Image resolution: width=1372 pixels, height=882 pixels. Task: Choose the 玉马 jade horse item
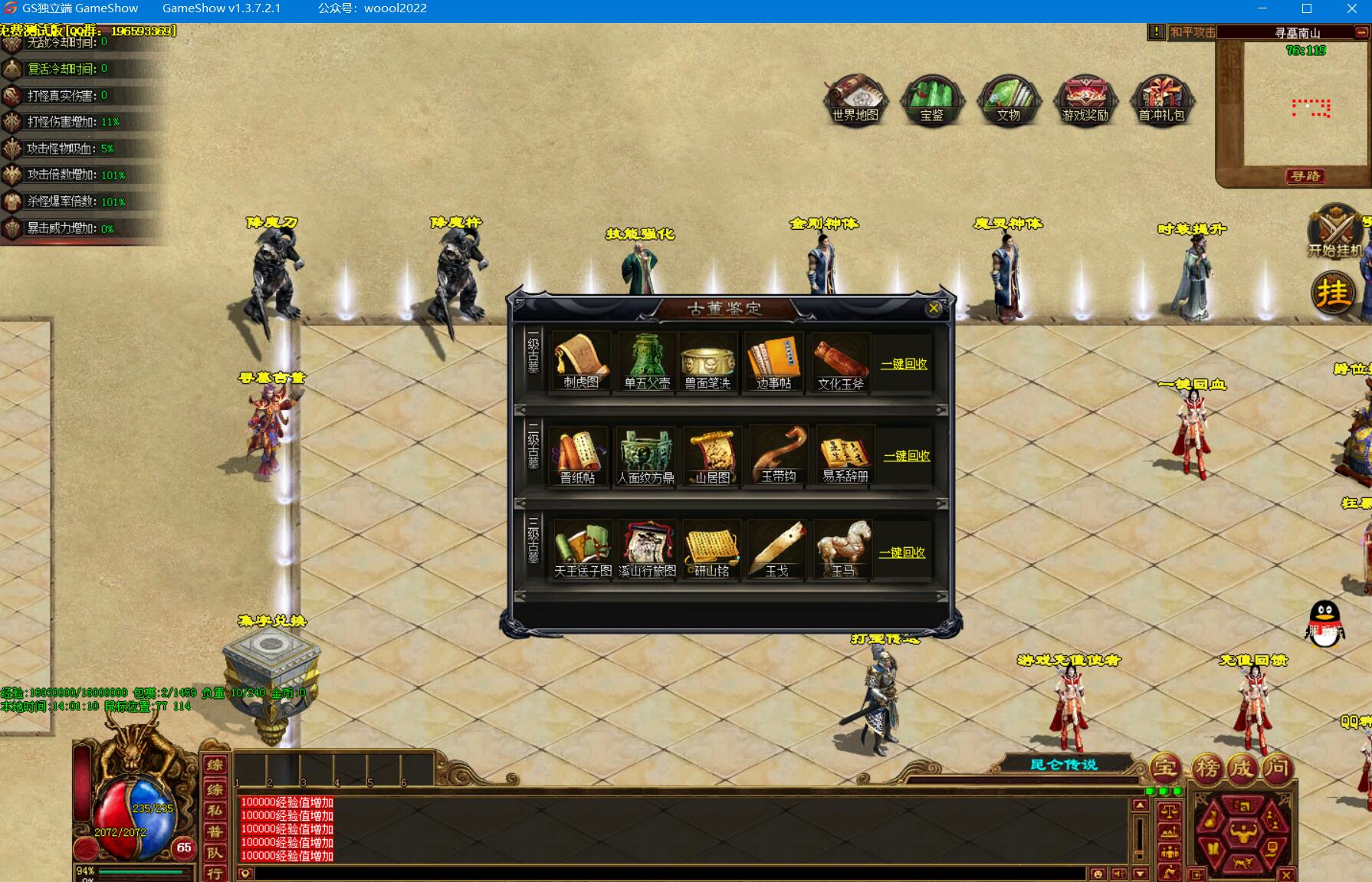[x=843, y=549]
